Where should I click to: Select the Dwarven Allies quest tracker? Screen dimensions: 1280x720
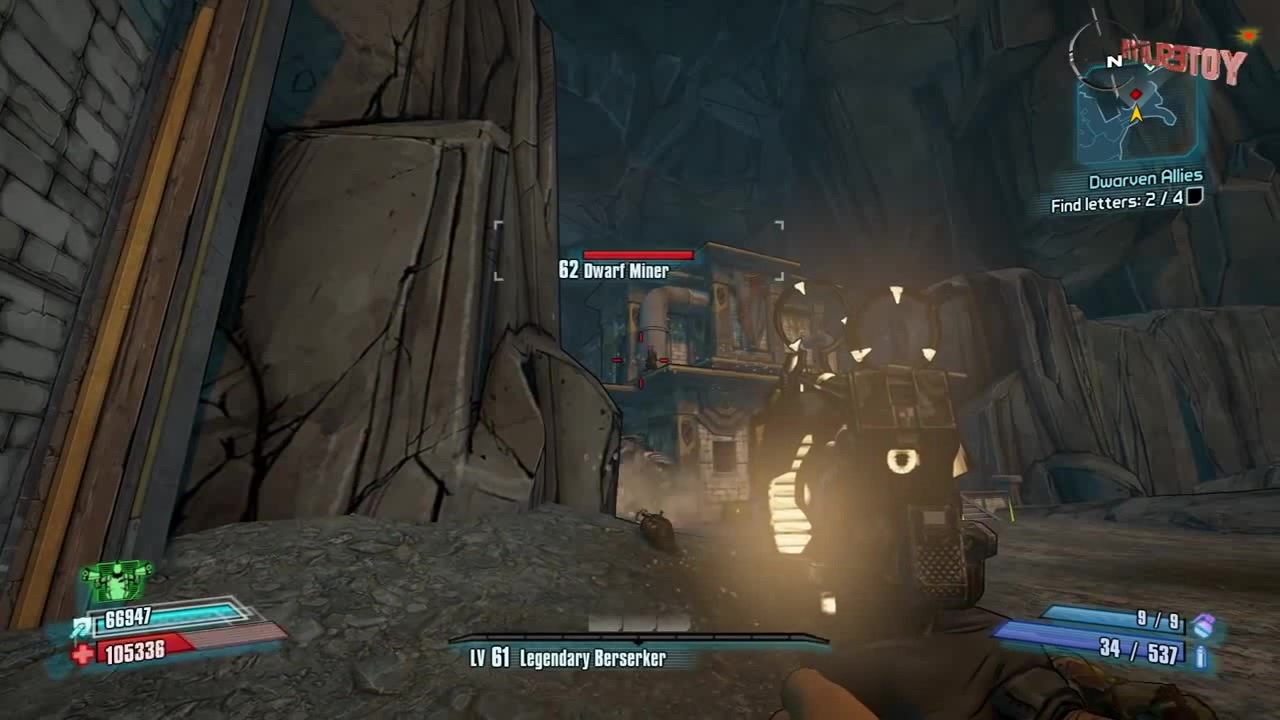click(x=1145, y=180)
